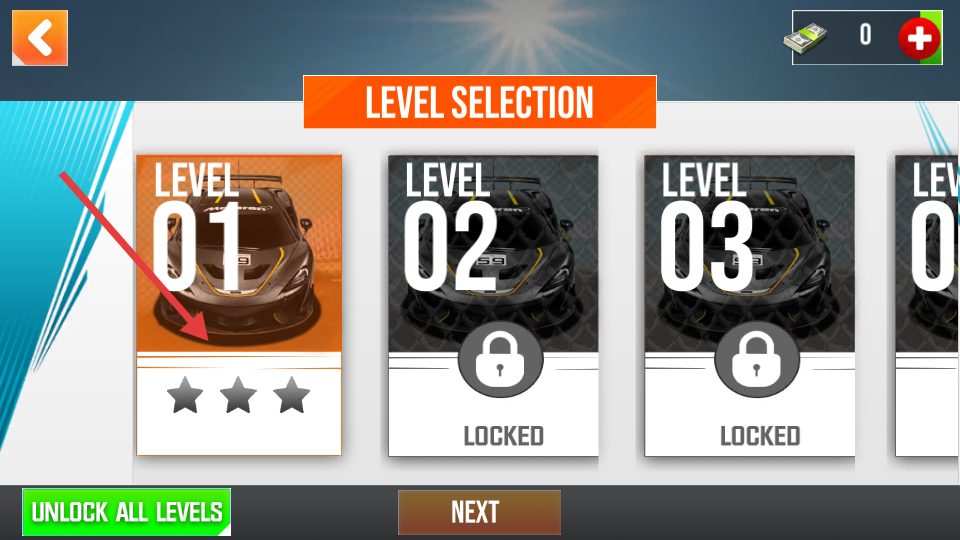960x540 pixels.
Task: Go back with the orange arrow button
Action: 40,38
